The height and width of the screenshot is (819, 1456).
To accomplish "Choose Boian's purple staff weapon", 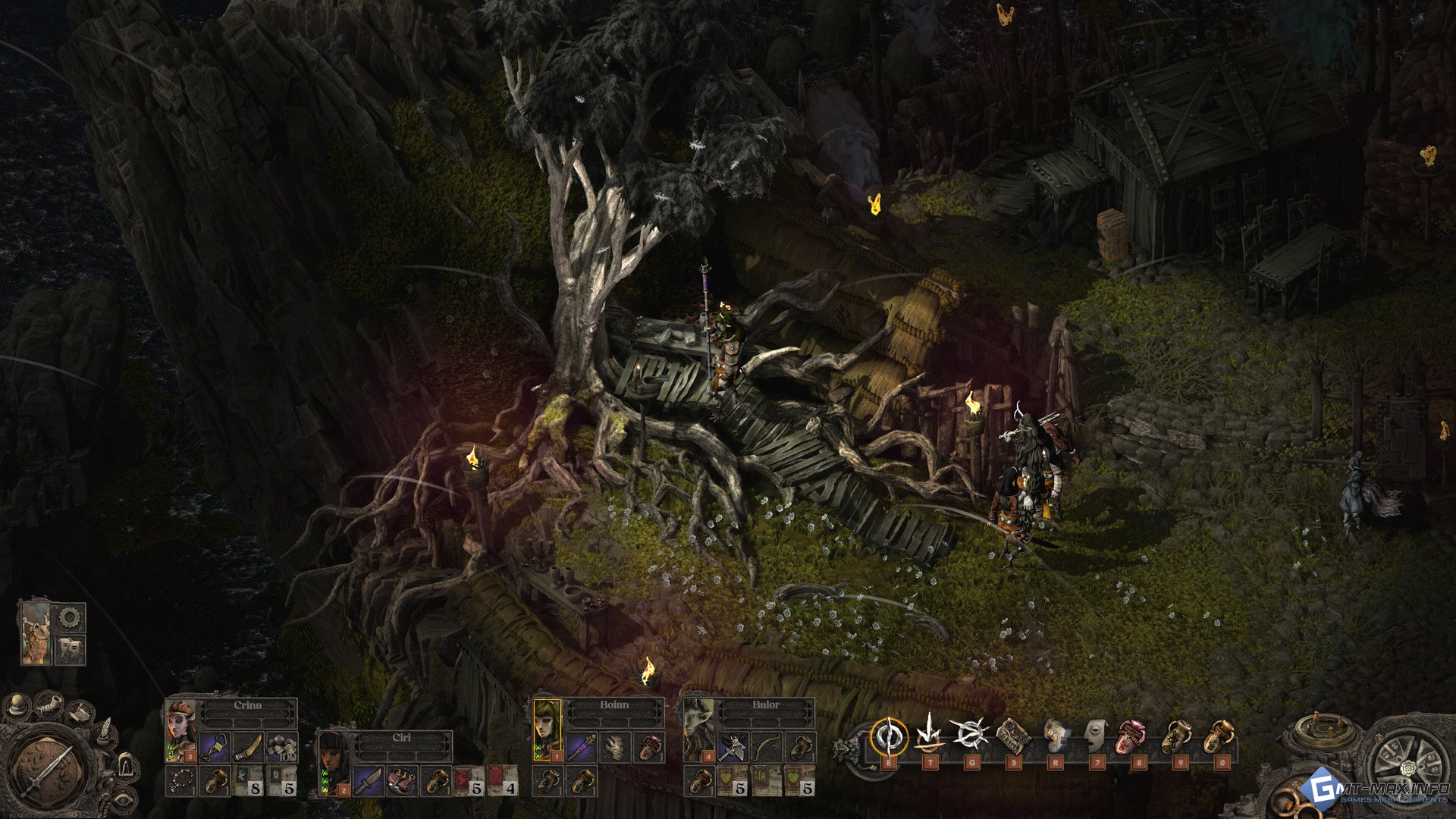I will (x=582, y=747).
